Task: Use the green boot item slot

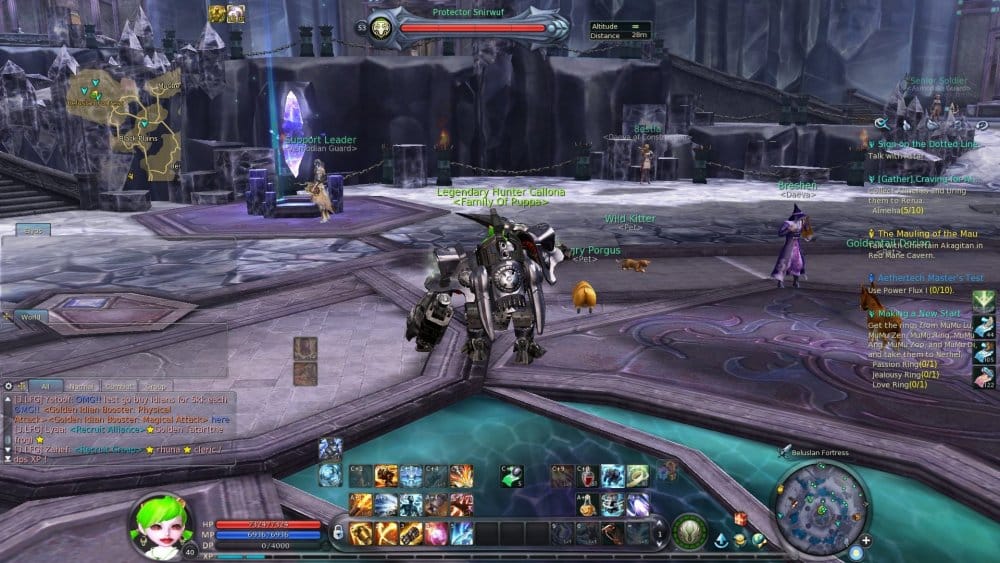Action: point(511,476)
